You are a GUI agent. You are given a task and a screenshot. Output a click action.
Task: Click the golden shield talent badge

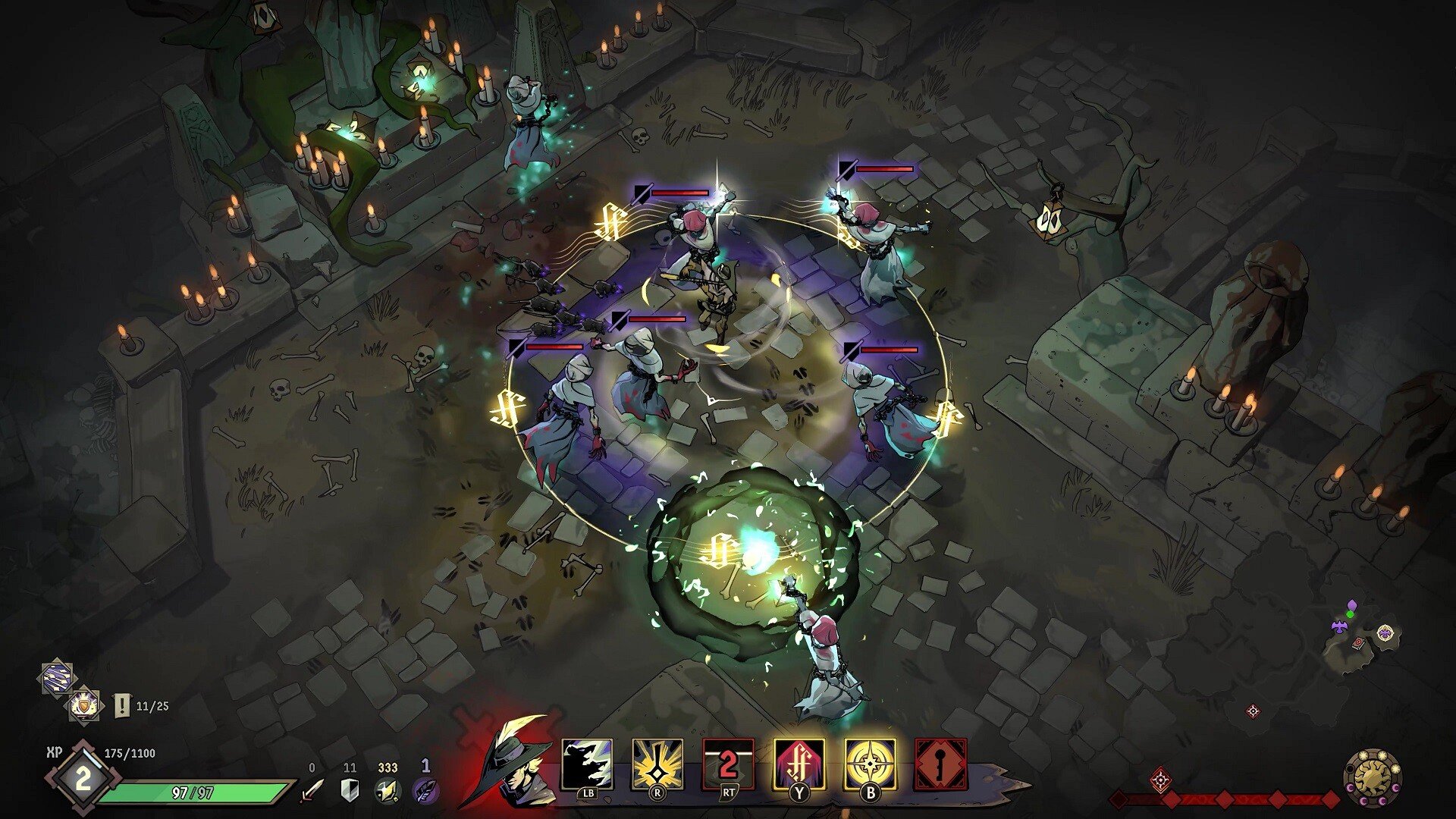(x=84, y=704)
